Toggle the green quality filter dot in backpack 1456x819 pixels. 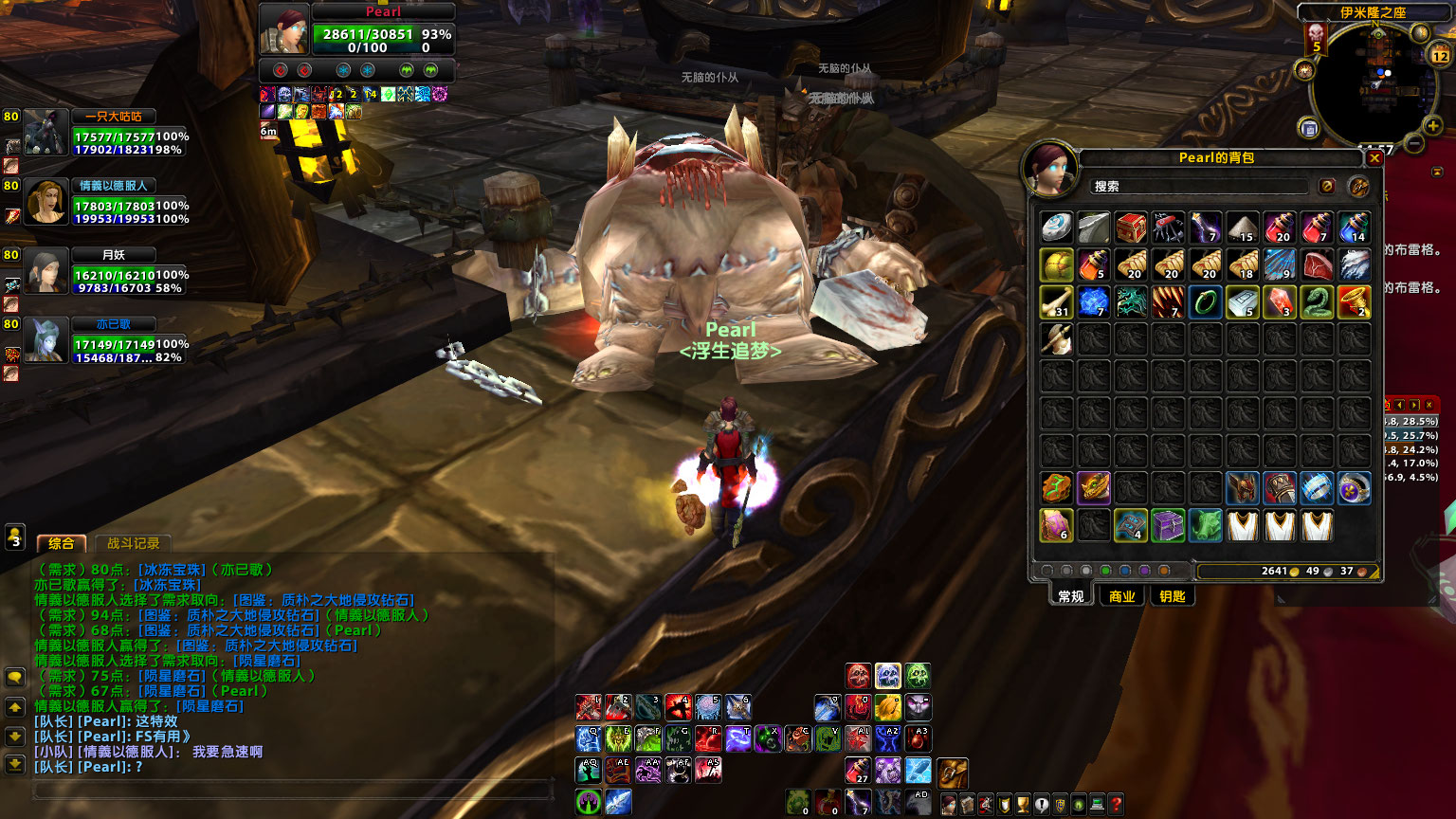tap(1106, 570)
